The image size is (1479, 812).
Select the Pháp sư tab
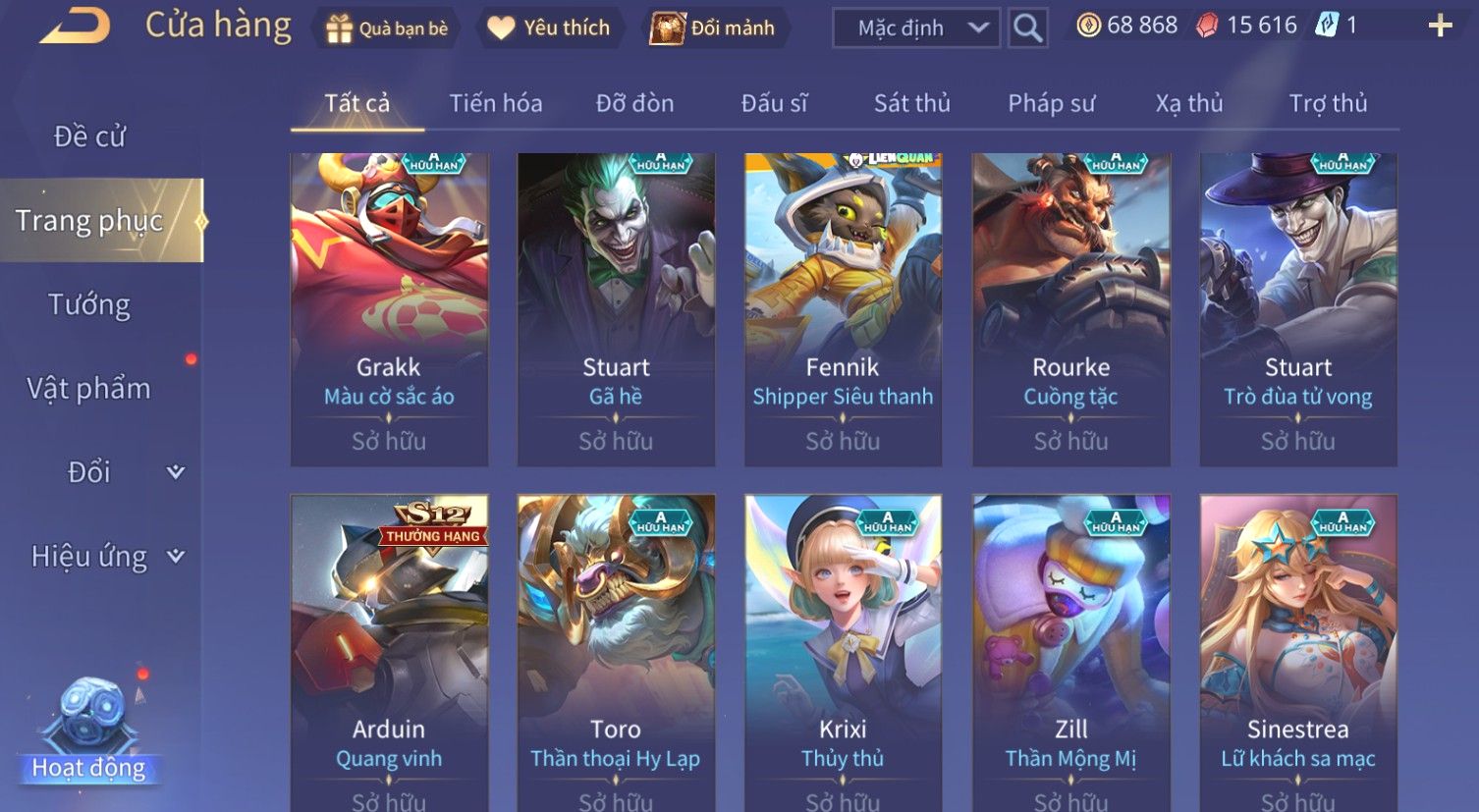[1051, 103]
